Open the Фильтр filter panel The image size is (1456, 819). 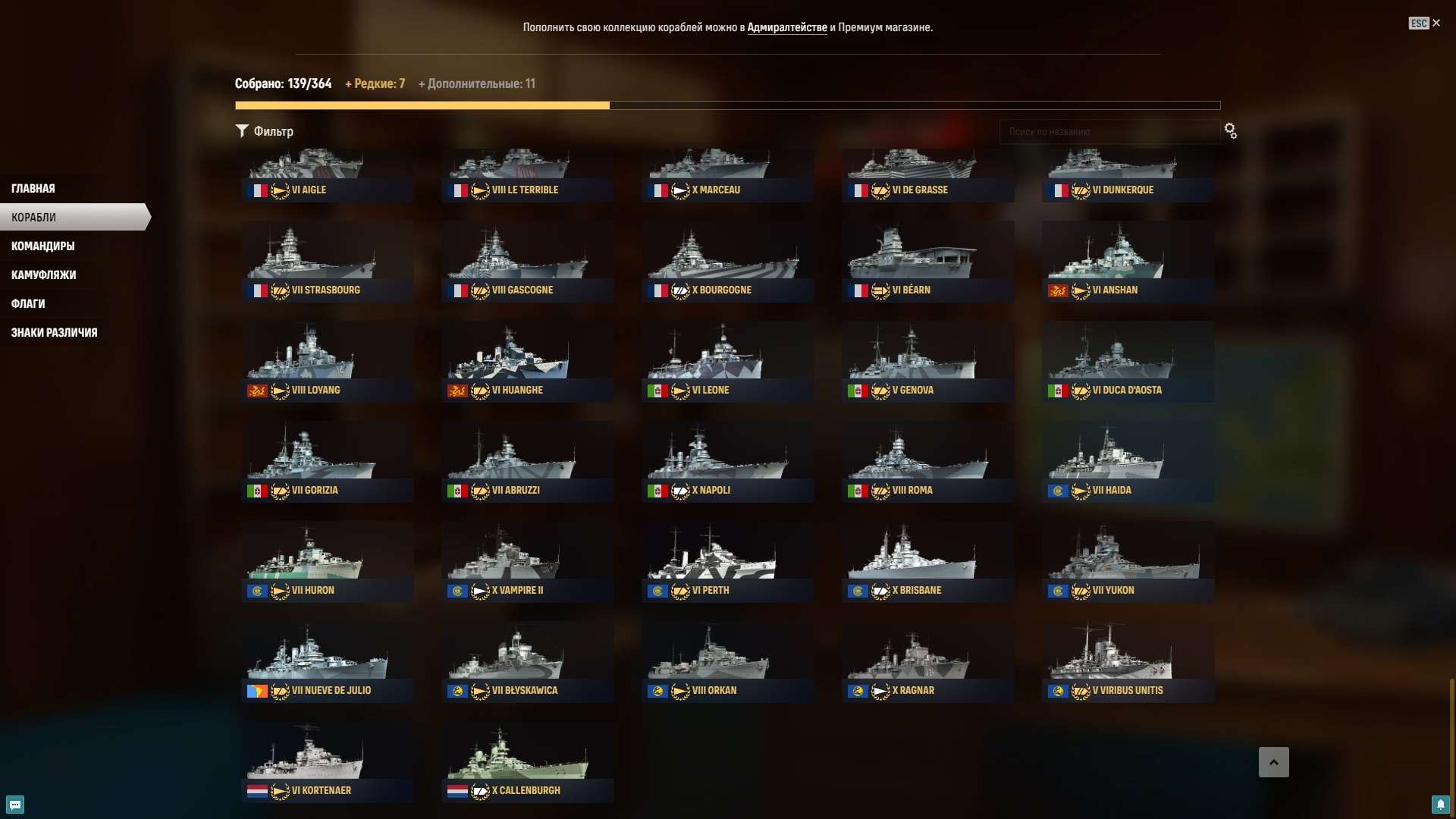pyautogui.click(x=265, y=130)
